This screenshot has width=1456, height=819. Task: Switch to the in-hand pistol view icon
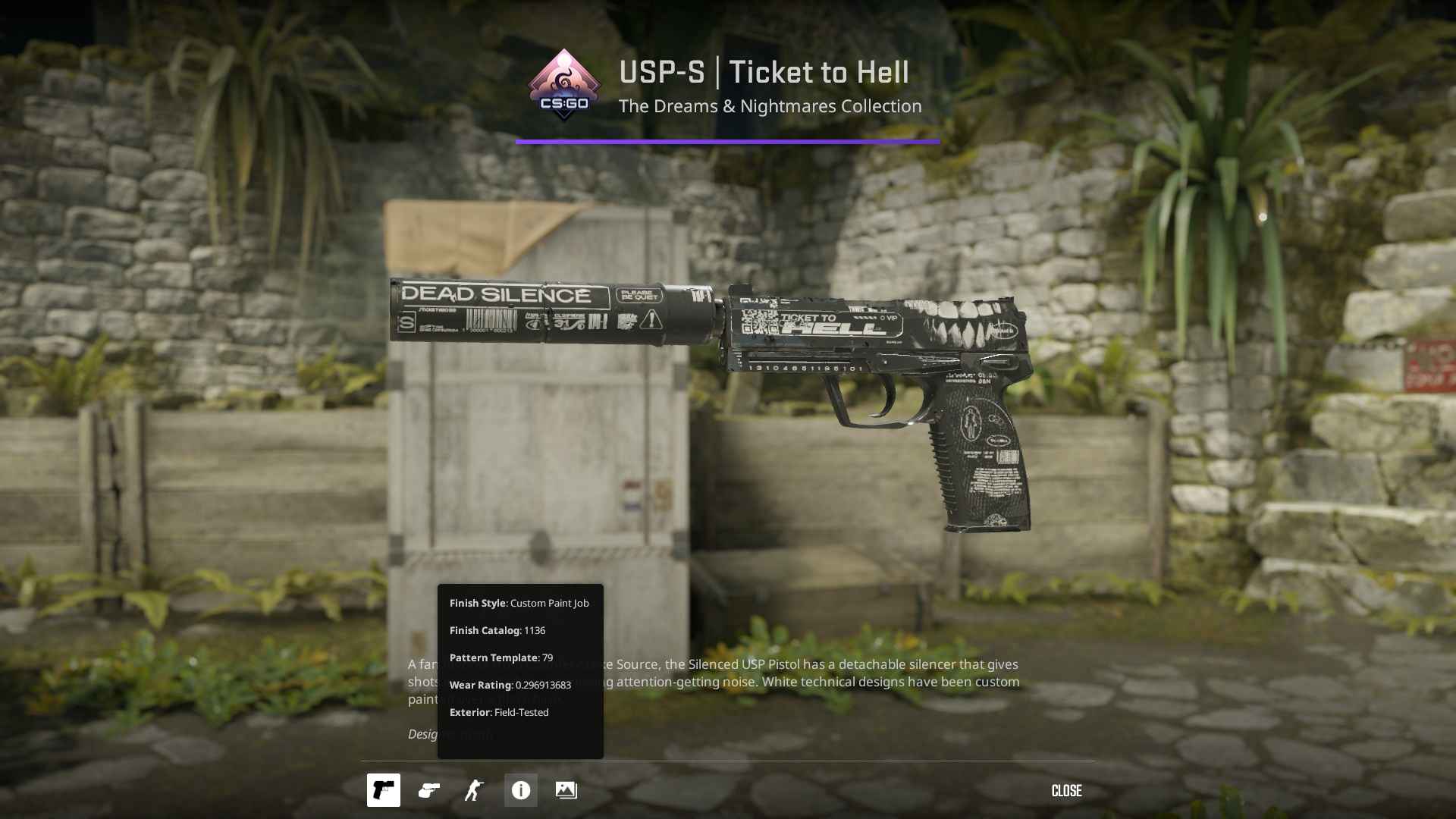click(x=429, y=790)
